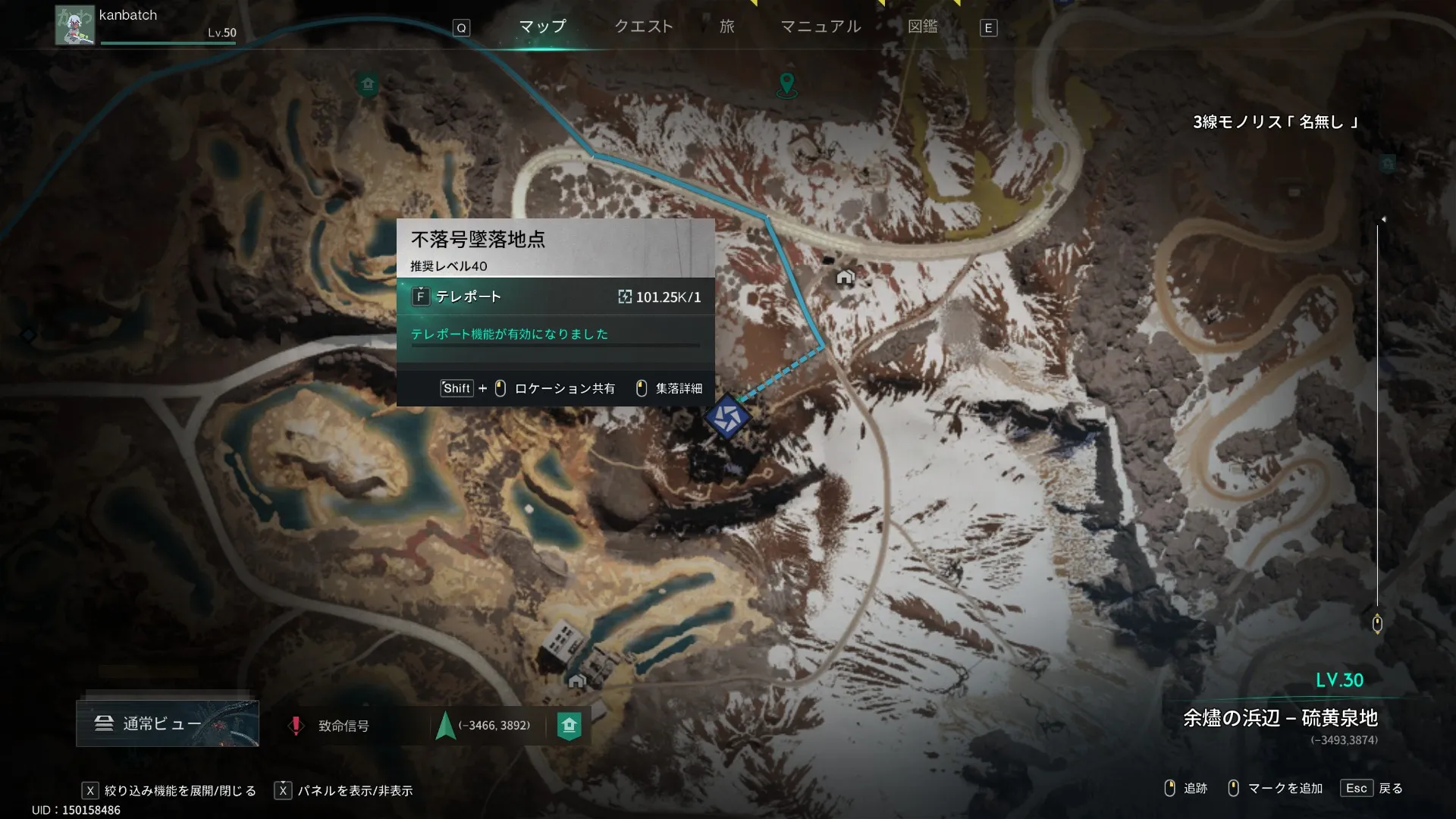Open the クエスト tab
The image size is (1456, 819).
643,27
